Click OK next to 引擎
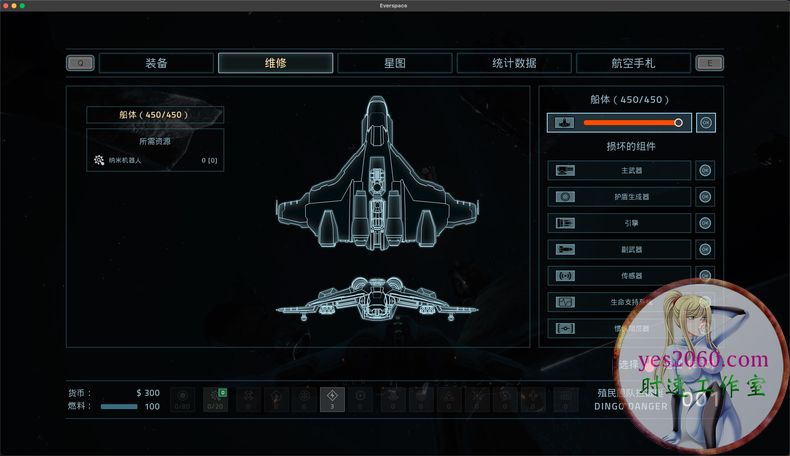The width and height of the screenshot is (790, 456). [x=706, y=223]
